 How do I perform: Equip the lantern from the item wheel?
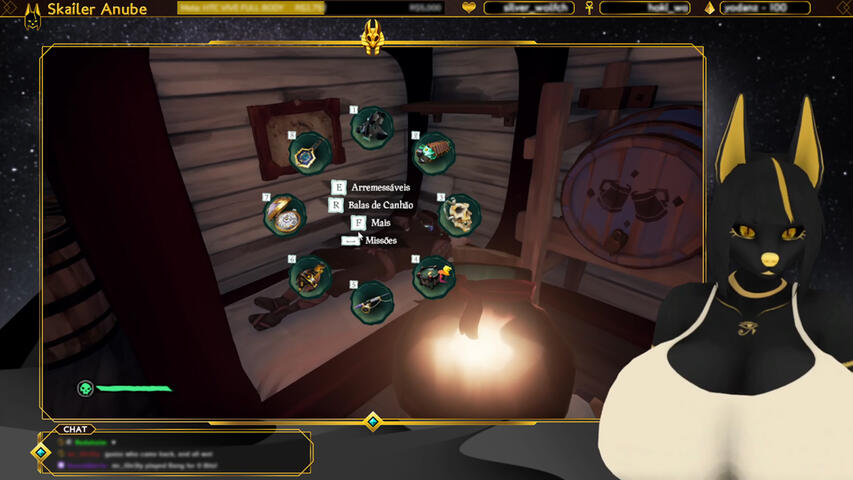310,276
